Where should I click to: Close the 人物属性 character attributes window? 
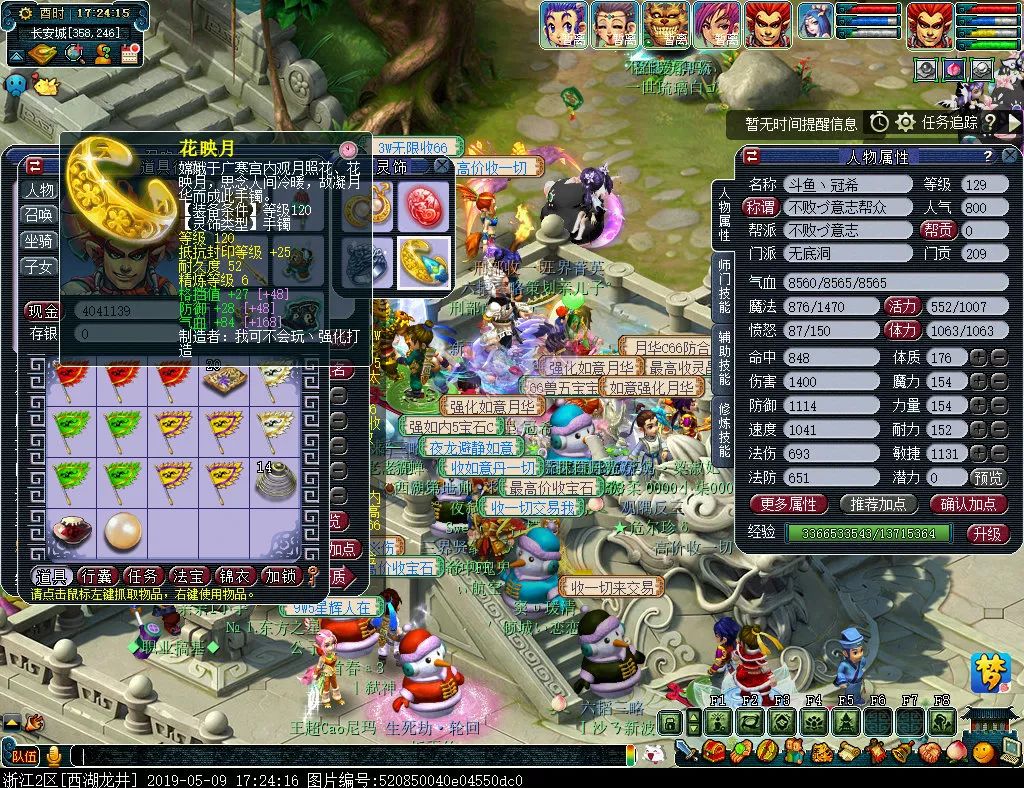1010,156
